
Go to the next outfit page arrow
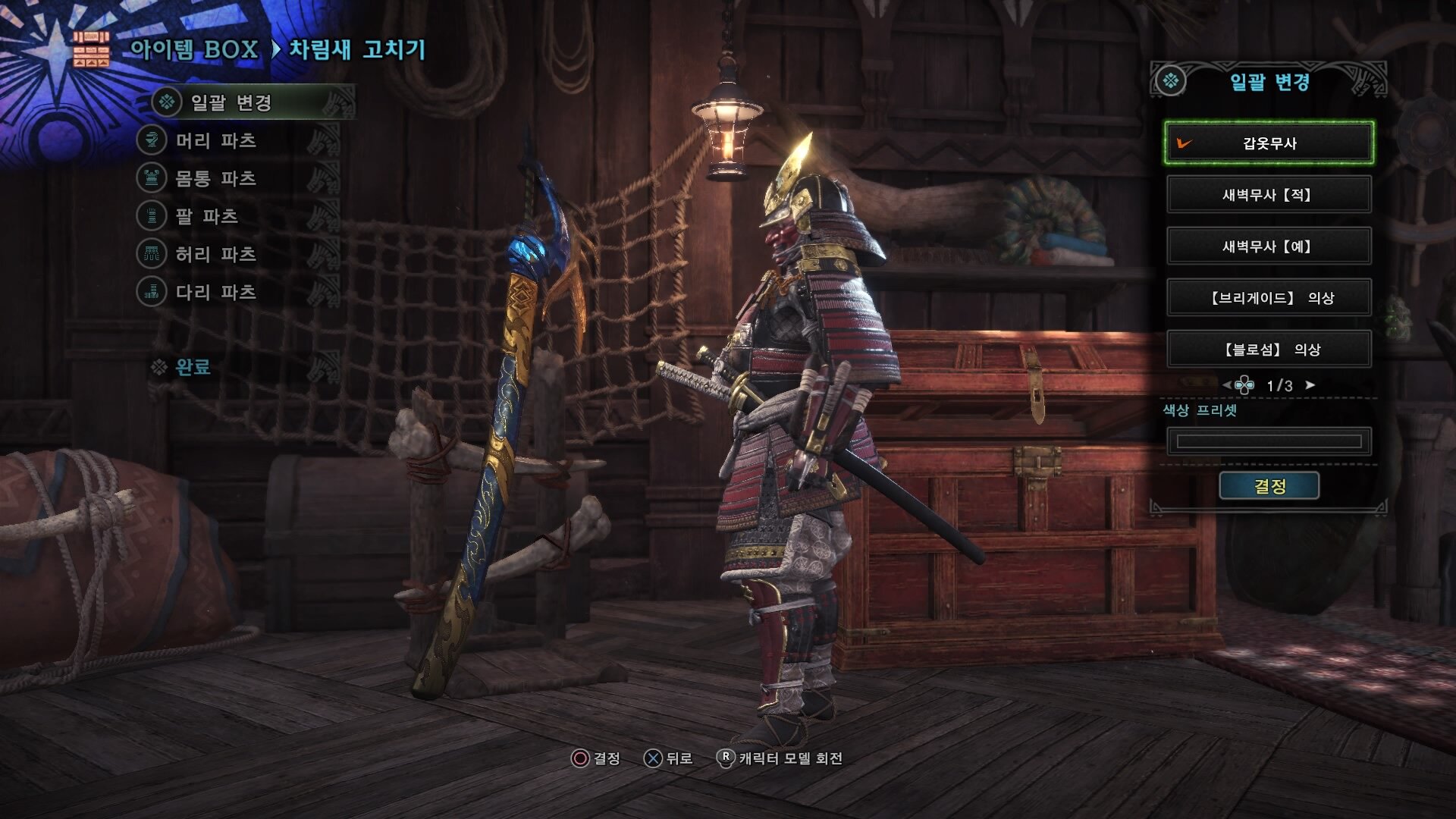(x=1310, y=385)
